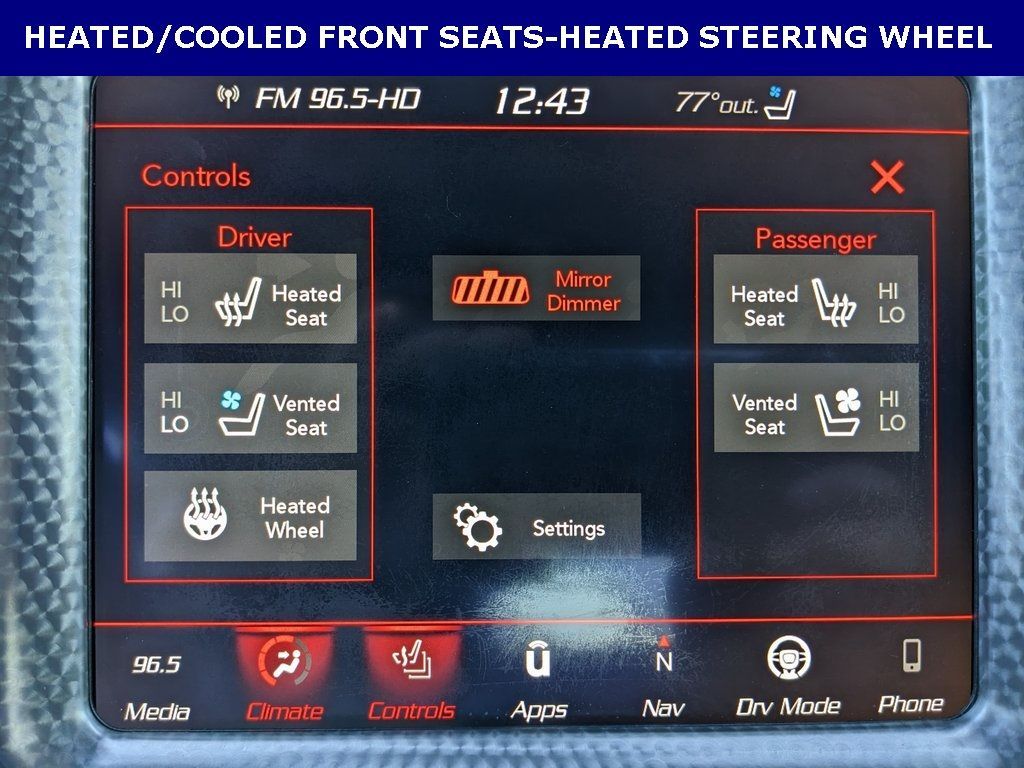Toggle the driver Vented Seat
The width and height of the screenshot is (1024, 768).
pos(250,408)
